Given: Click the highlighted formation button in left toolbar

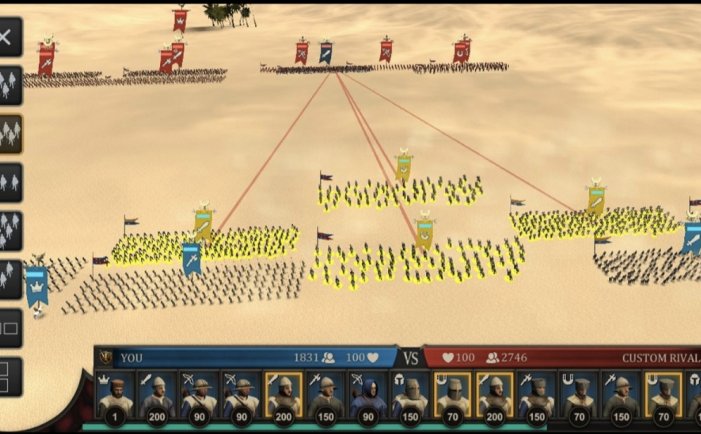Looking at the screenshot, I should tap(9, 133).
